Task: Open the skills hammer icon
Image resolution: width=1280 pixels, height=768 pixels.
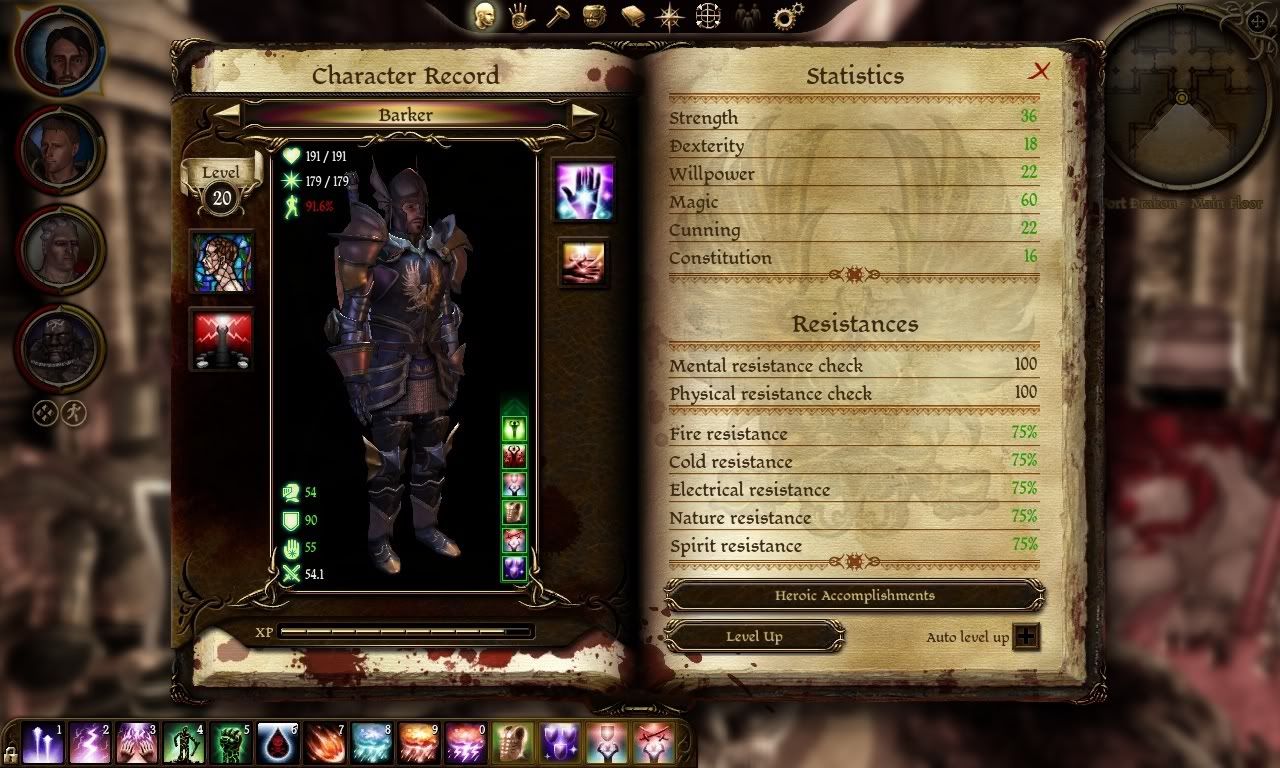Action: (x=557, y=15)
